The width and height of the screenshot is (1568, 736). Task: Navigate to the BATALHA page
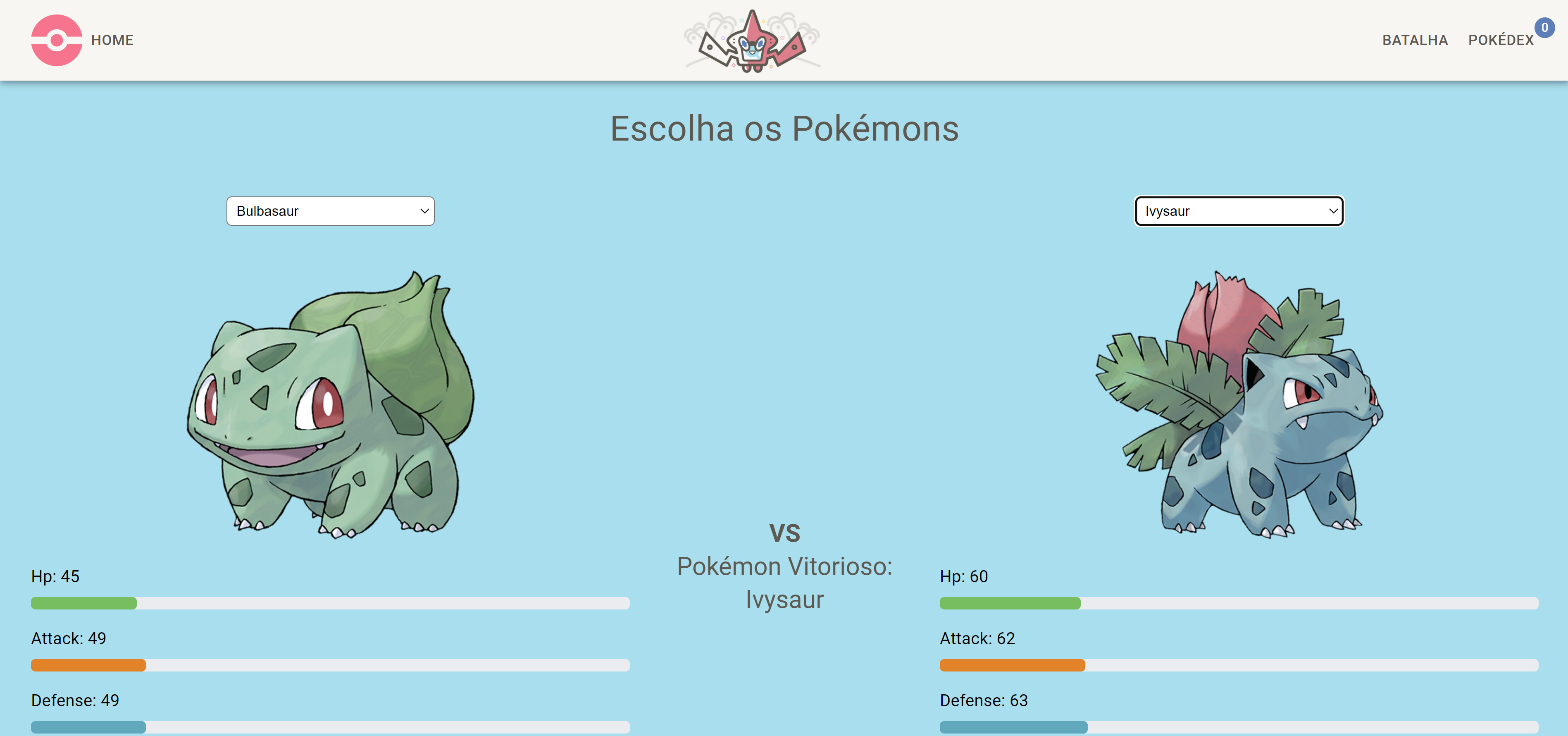1415,40
